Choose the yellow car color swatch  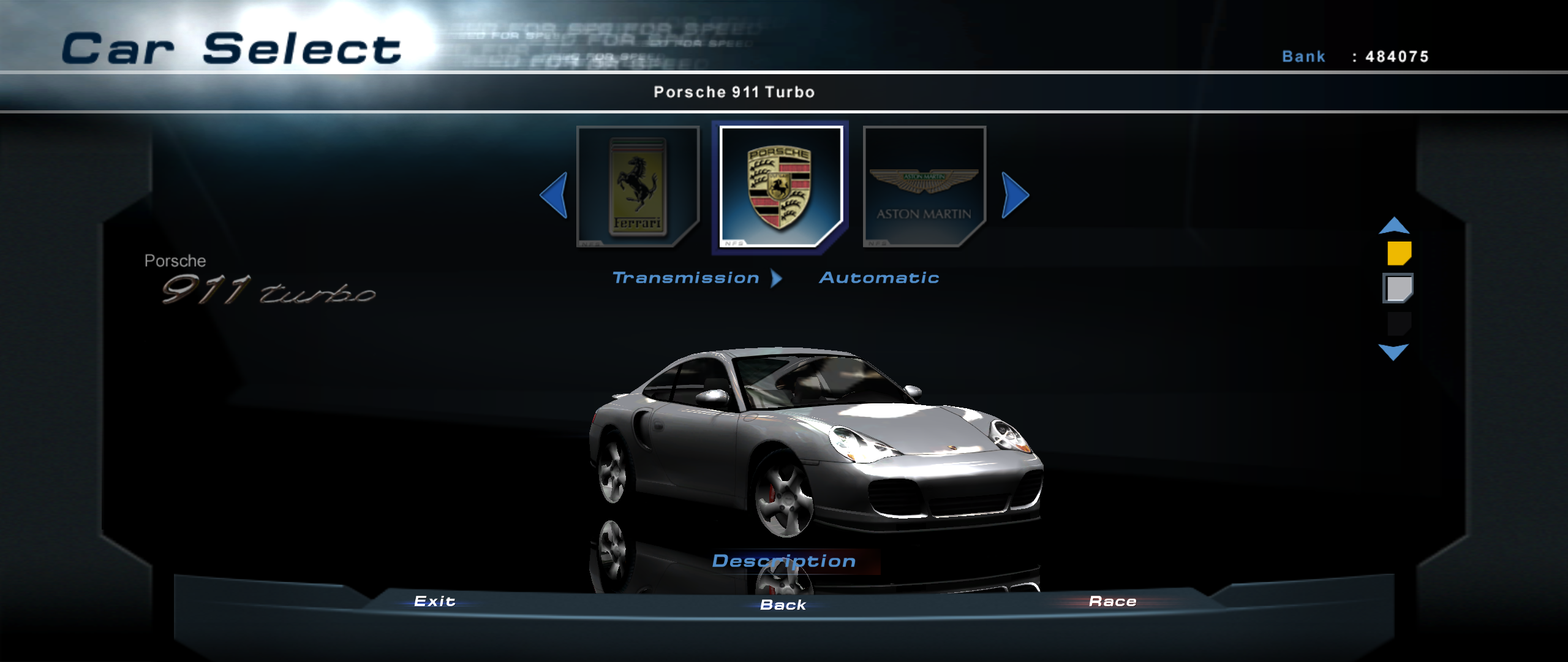pyautogui.click(x=1399, y=253)
